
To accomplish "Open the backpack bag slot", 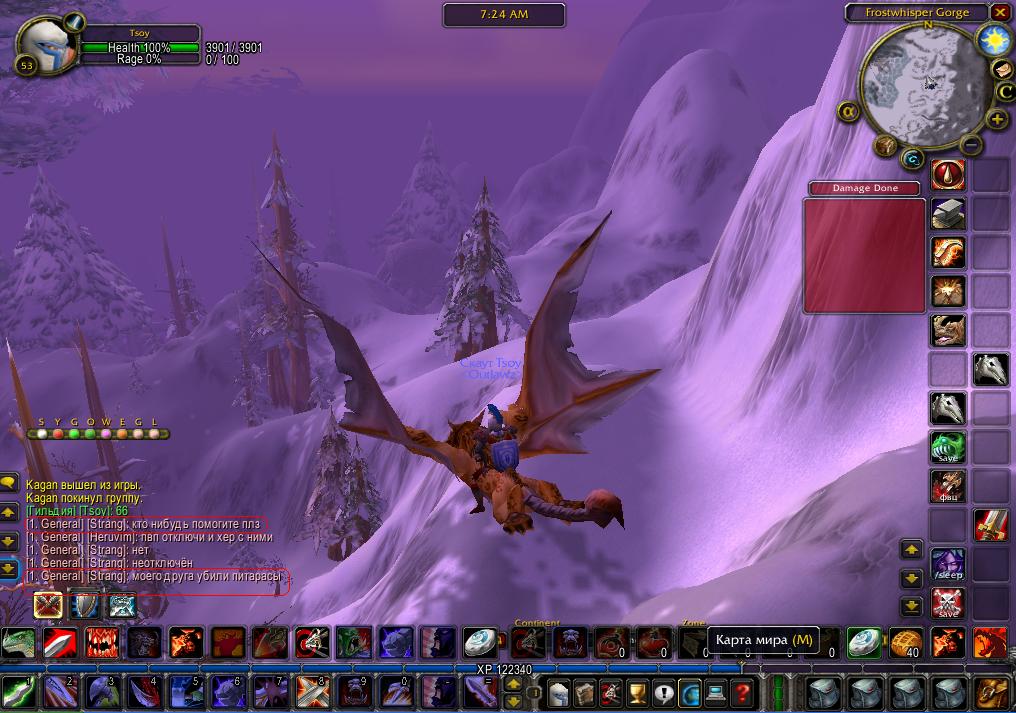I will (993, 691).
